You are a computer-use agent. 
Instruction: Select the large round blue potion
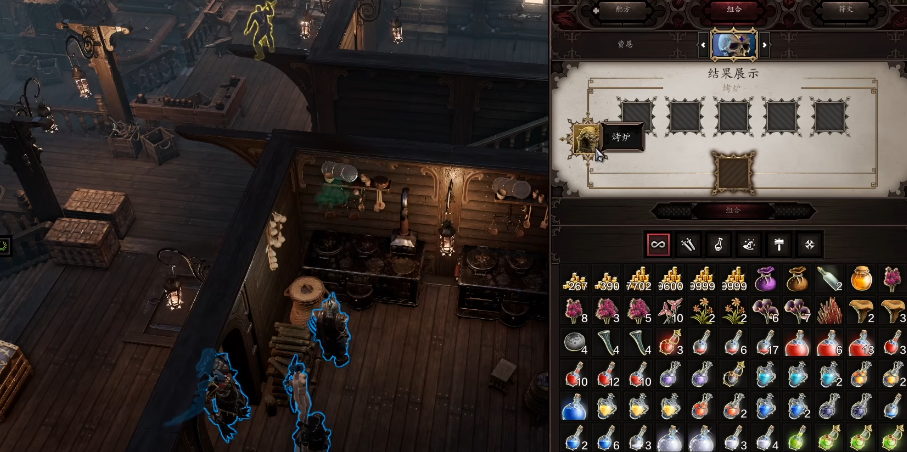pos(572,407)
